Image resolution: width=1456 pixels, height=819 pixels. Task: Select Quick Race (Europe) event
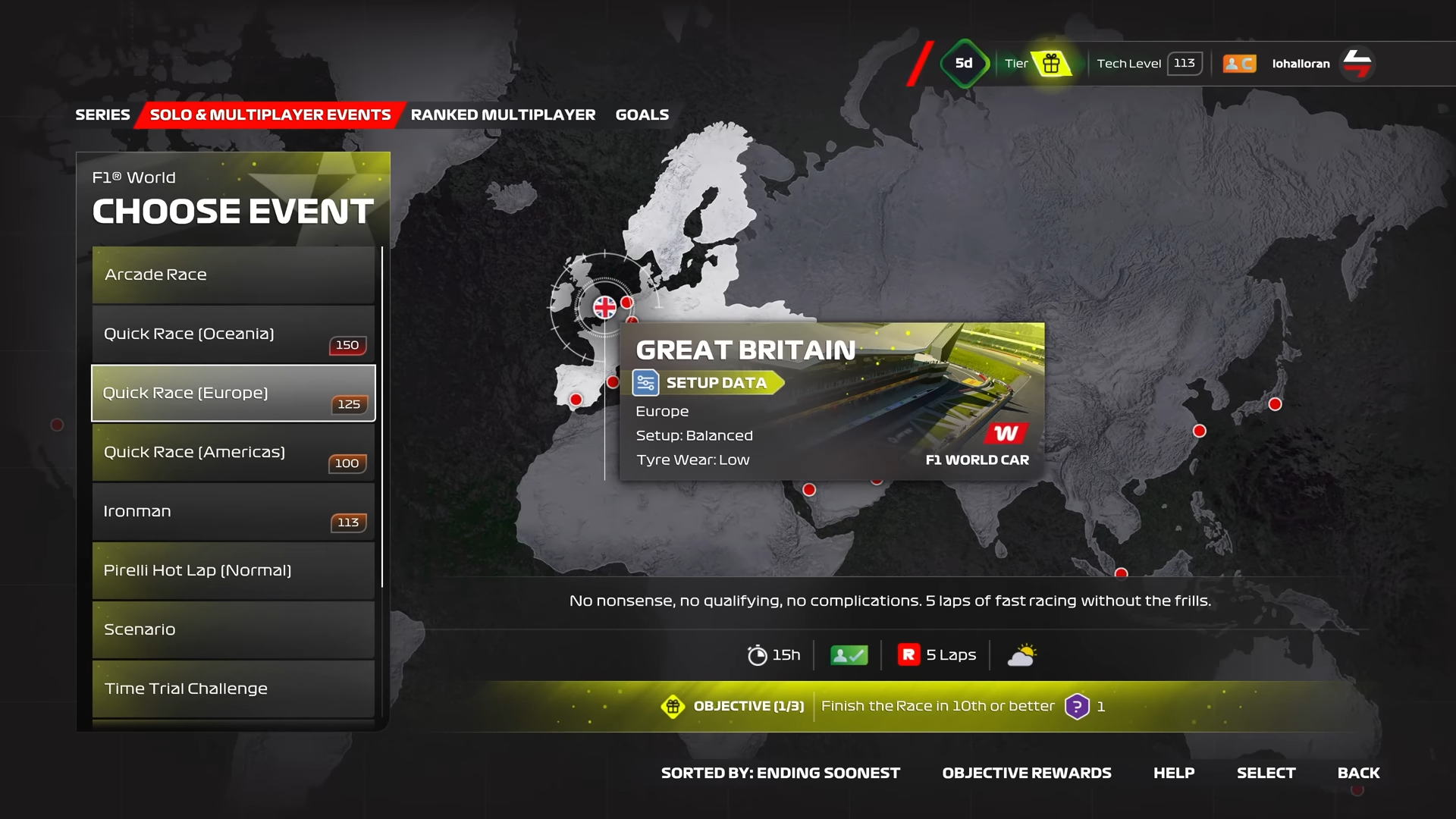234,393
